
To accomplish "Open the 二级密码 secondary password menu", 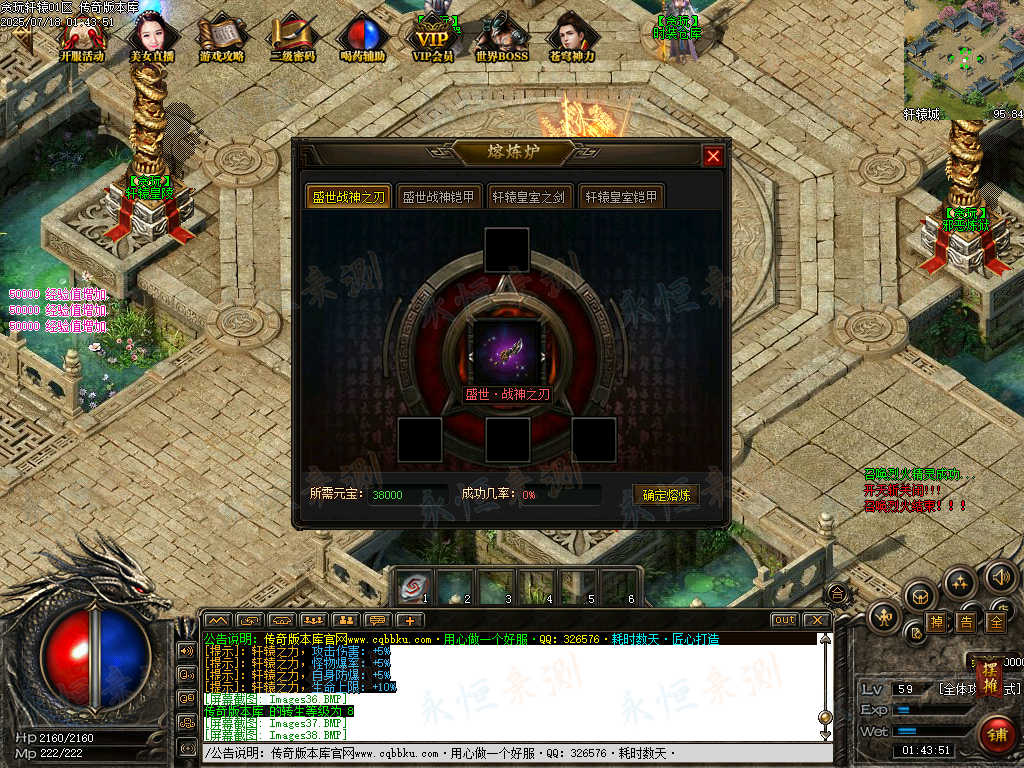I will coord(292,36).
